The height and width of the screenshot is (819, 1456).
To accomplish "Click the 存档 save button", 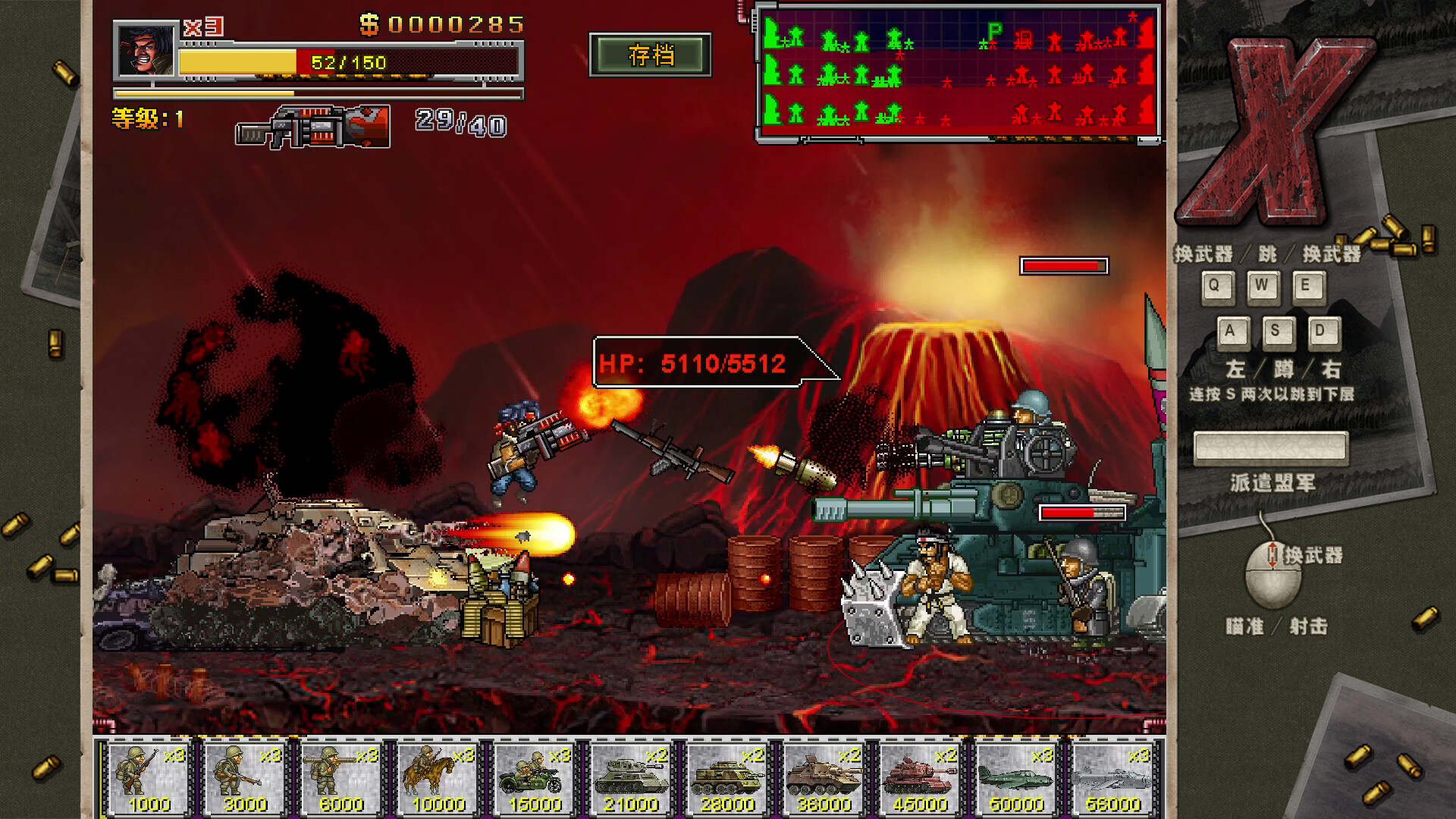I will pyautogui.click(x=651, y=54).
